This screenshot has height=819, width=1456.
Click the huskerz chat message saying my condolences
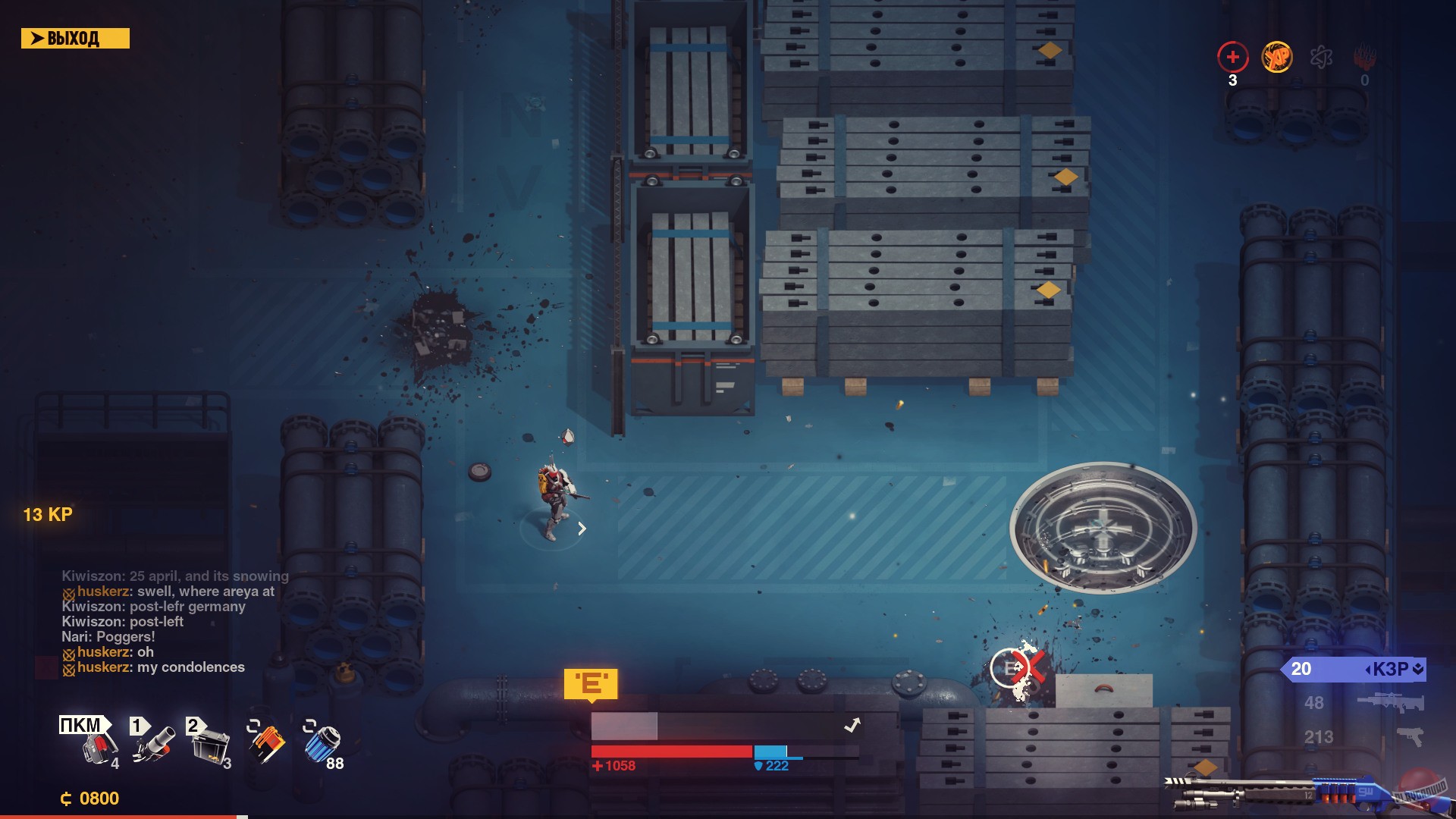click(x=154, y=667)
